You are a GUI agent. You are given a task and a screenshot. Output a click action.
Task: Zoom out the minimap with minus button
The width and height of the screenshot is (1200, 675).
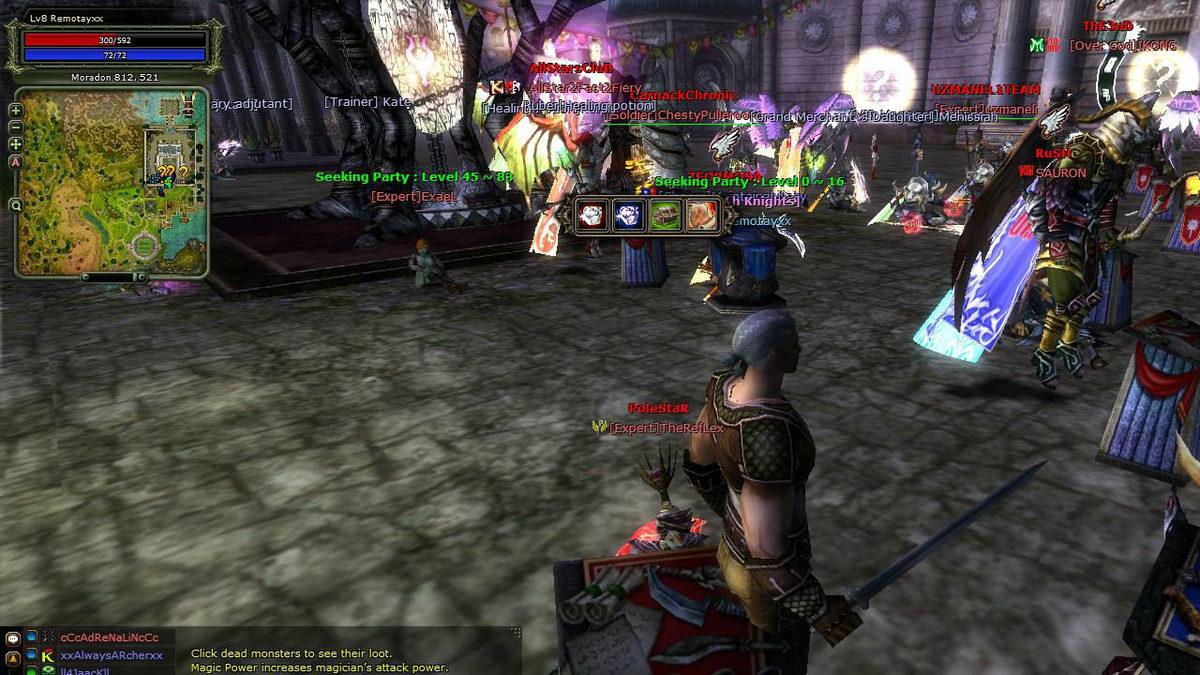point(16,127)
